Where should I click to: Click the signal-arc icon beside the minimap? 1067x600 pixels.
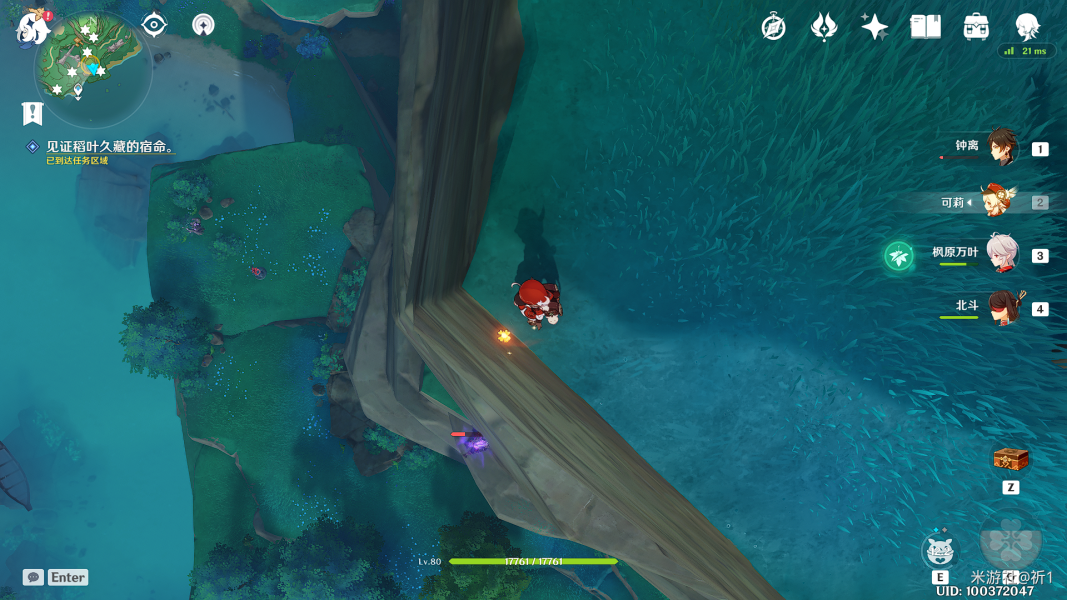tap(203, 25)
